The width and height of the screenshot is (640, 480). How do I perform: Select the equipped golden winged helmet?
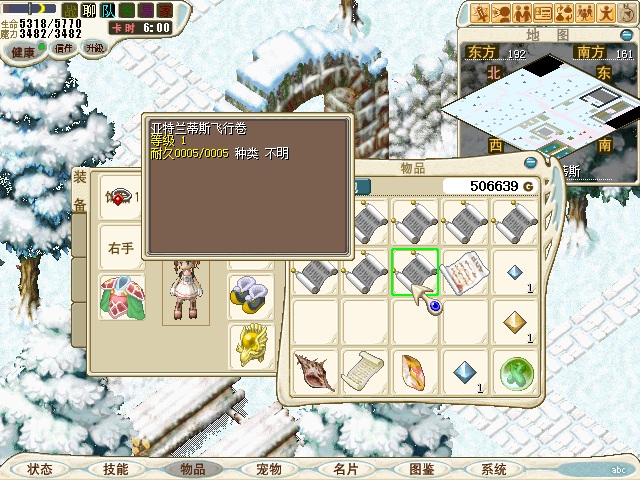249,345
